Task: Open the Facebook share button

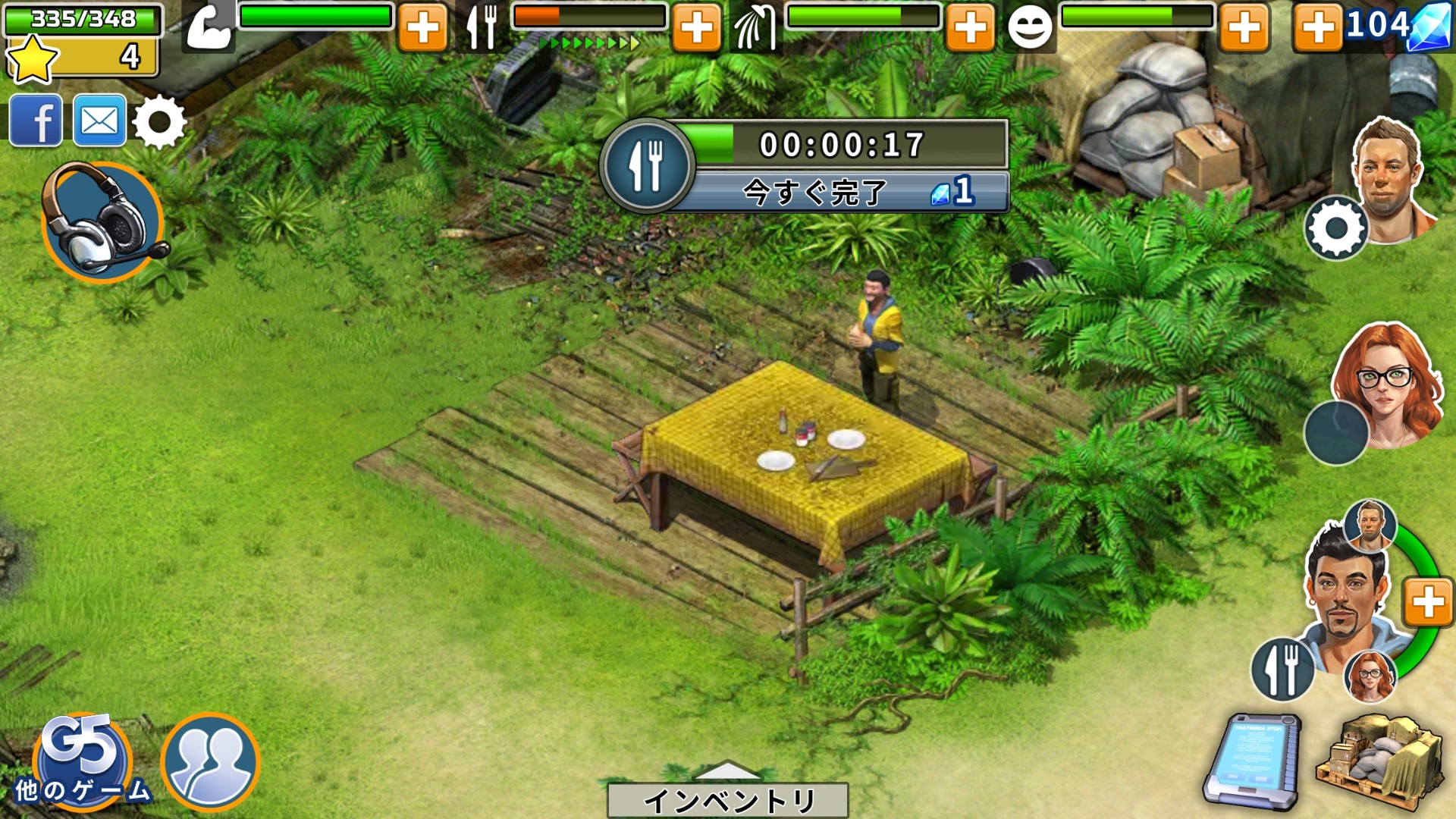Action: coord(36,121)
